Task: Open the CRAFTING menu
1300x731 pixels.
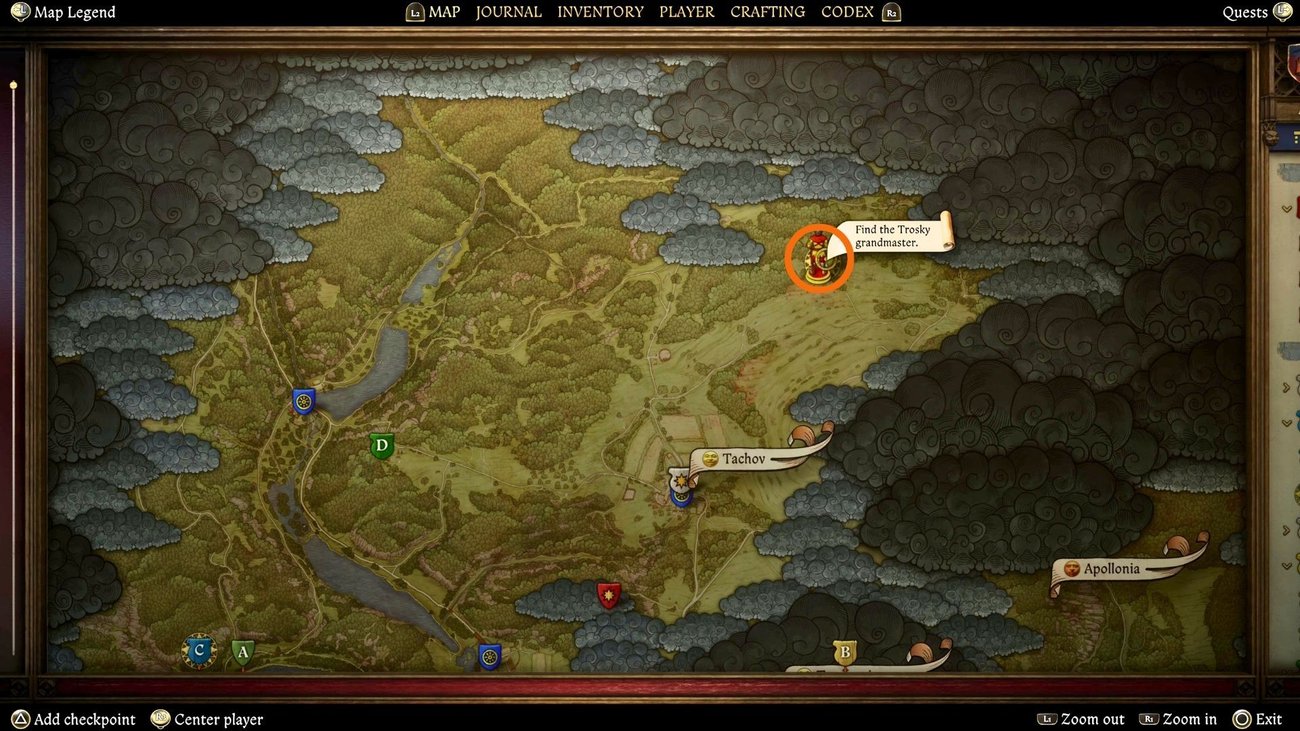Action: 767,12
